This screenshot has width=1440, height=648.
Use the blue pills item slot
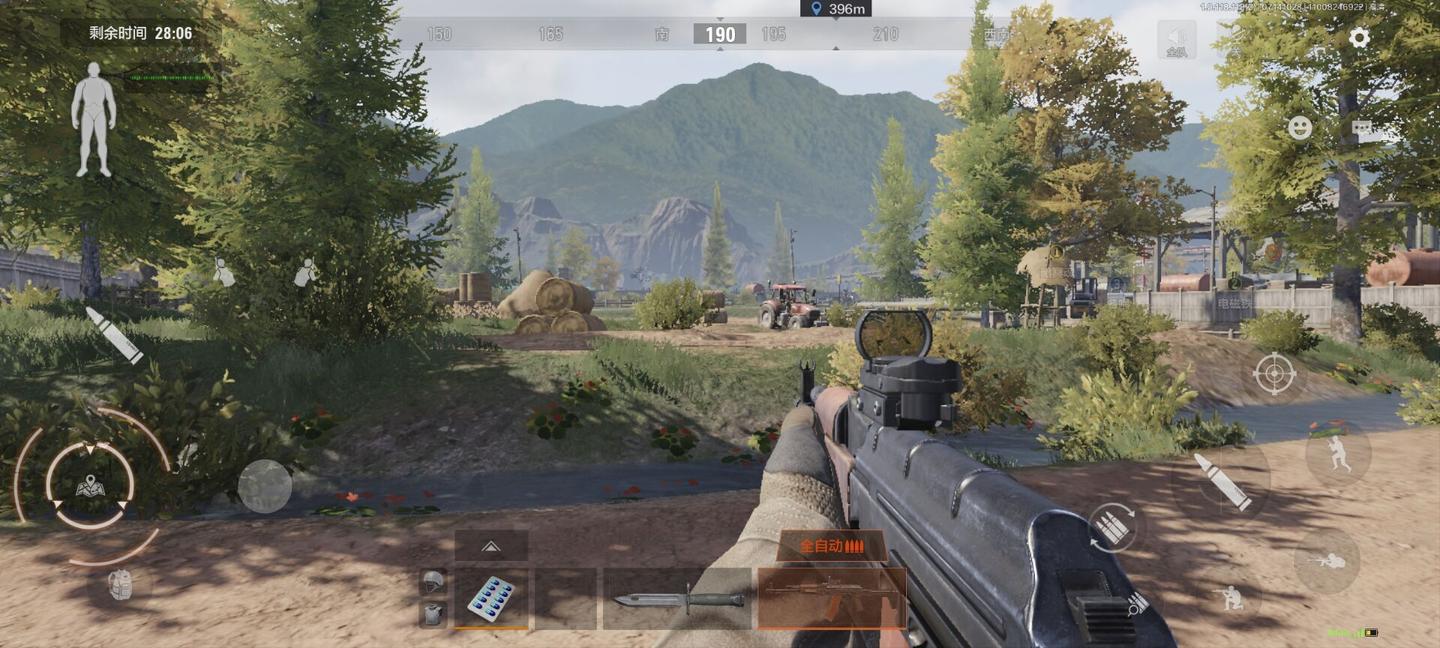[491, 599]
